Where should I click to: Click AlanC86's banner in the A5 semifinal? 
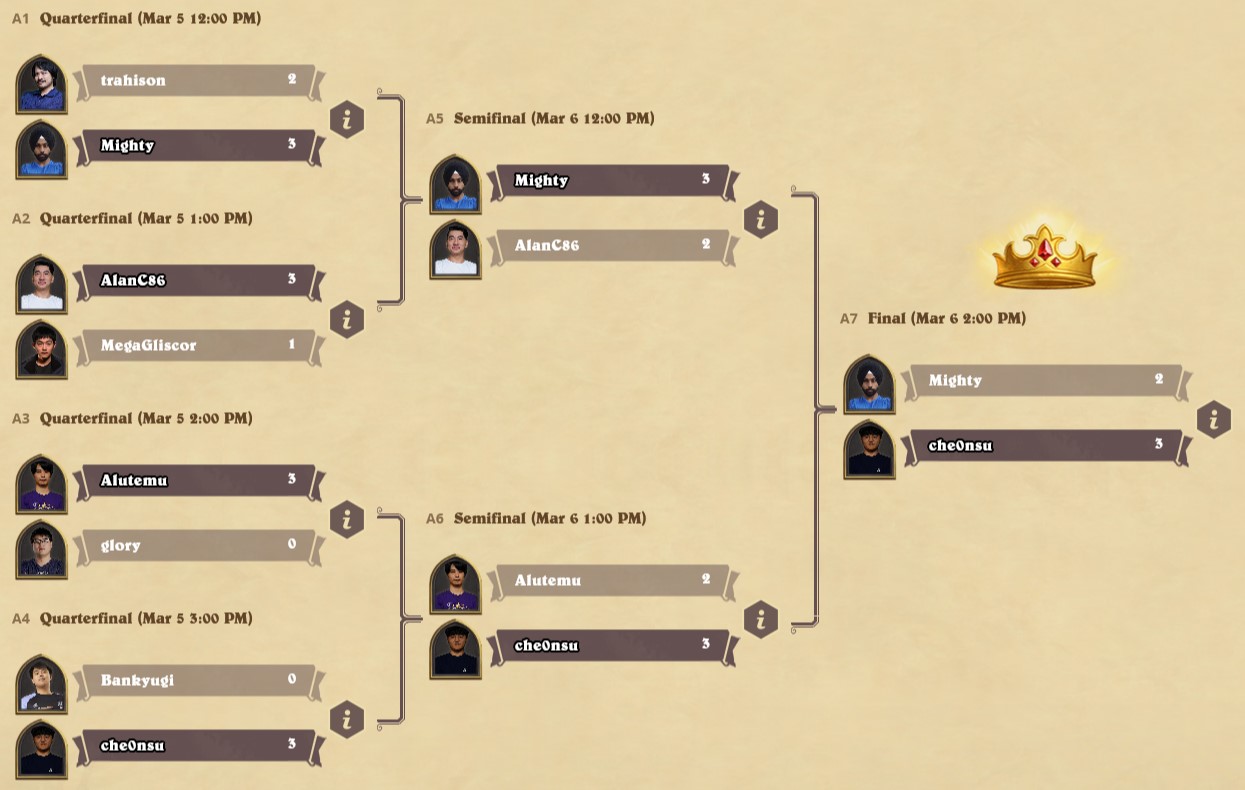coord(611,246)
